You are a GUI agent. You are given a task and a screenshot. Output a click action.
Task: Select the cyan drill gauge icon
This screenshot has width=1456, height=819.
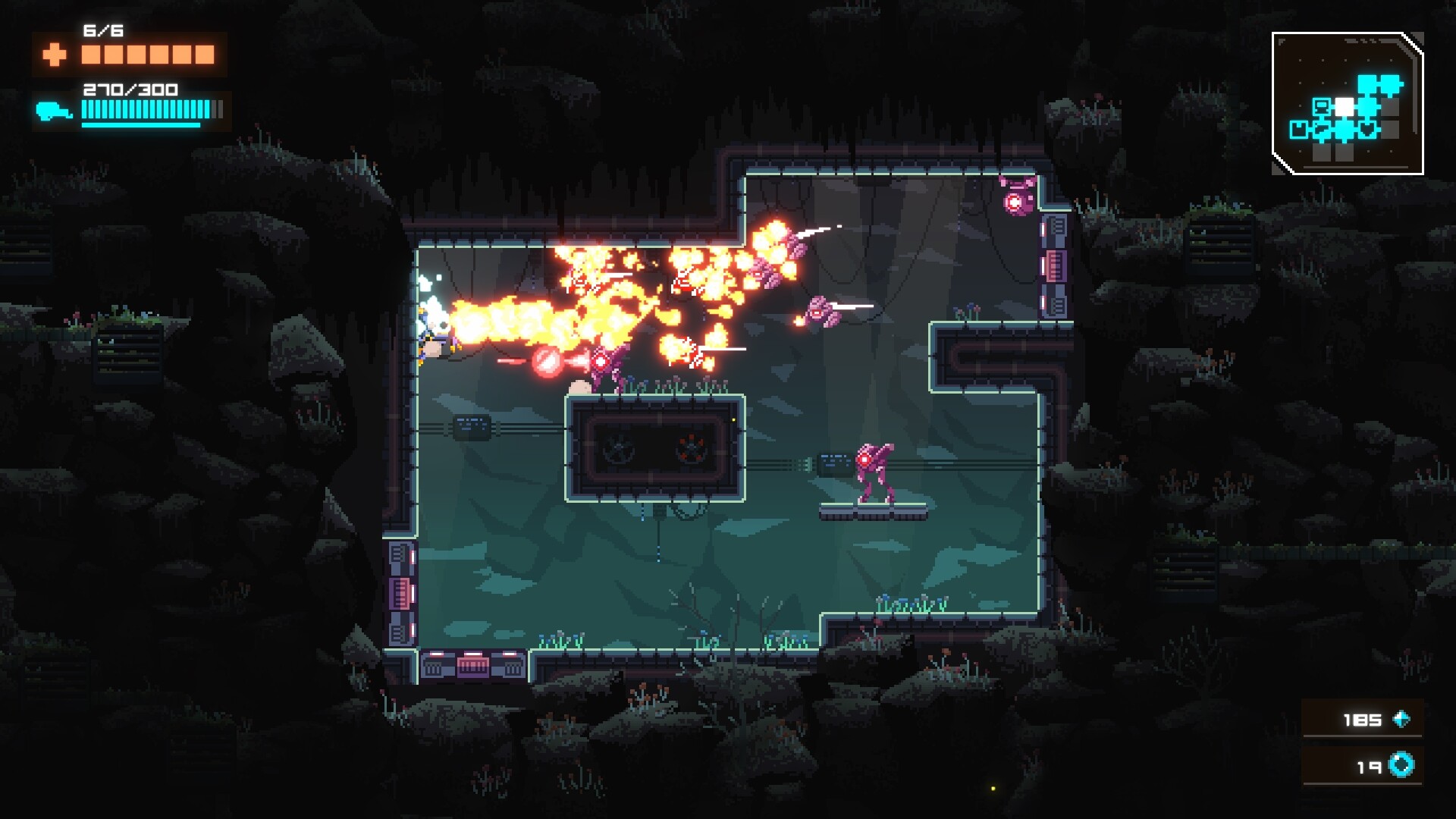tap(54, 109)
